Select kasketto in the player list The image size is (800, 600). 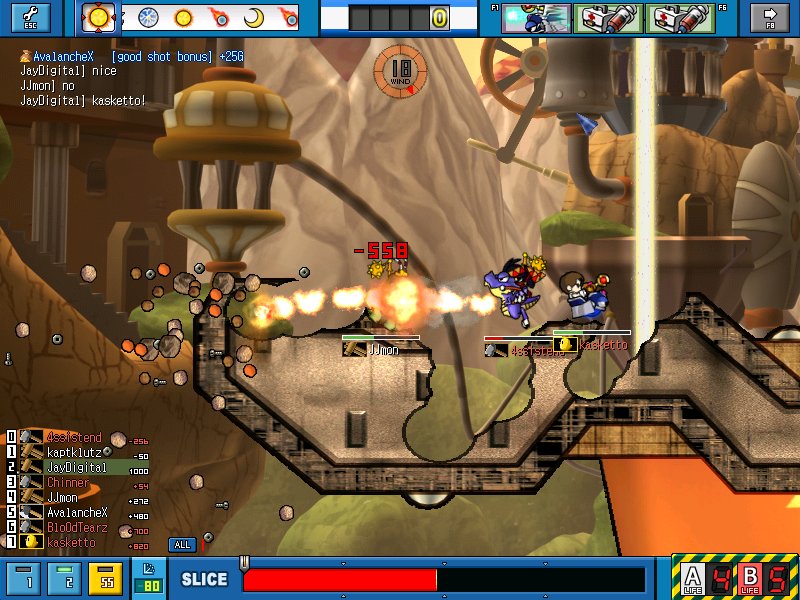[x=71, y=543]
